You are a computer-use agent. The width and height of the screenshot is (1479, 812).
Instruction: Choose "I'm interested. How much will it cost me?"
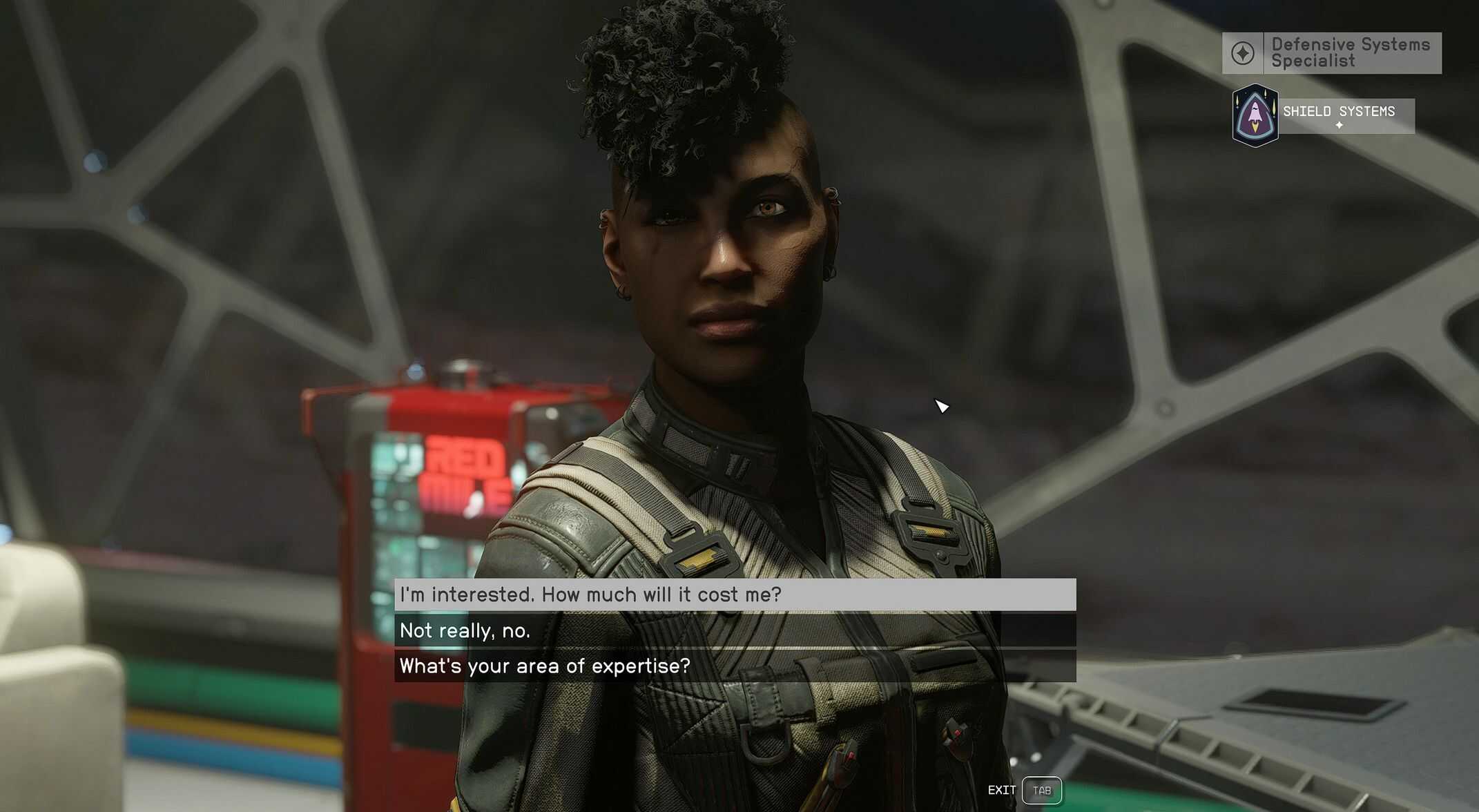pos(734,594)
